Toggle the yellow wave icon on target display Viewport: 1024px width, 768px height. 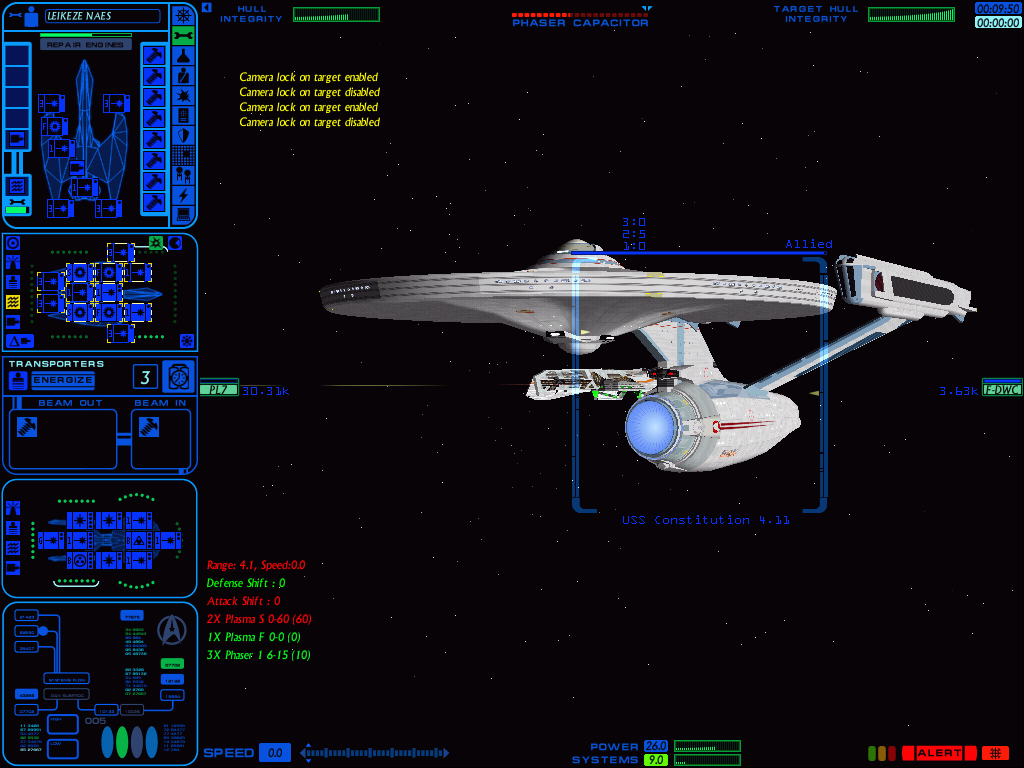pyautogui.click(x=13, y=301)
